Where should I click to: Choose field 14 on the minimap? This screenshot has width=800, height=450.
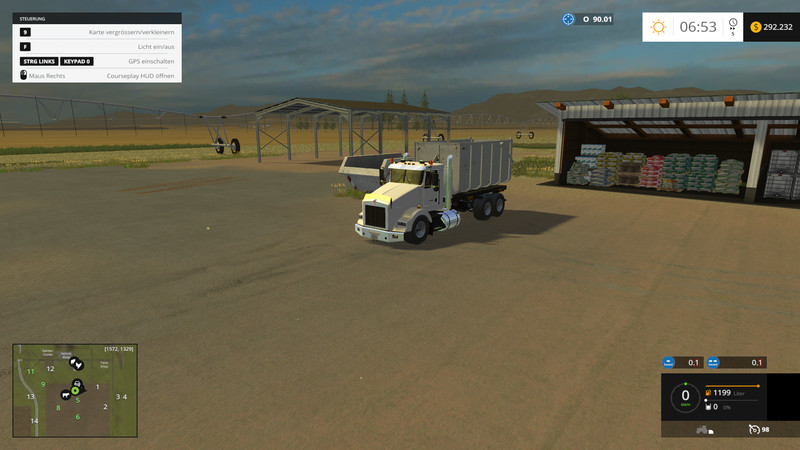34,421
